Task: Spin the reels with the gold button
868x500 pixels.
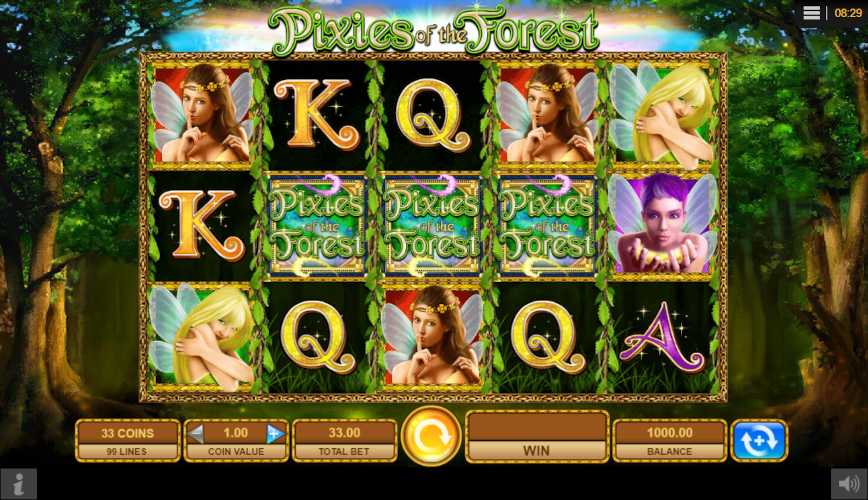Action: 431,437
